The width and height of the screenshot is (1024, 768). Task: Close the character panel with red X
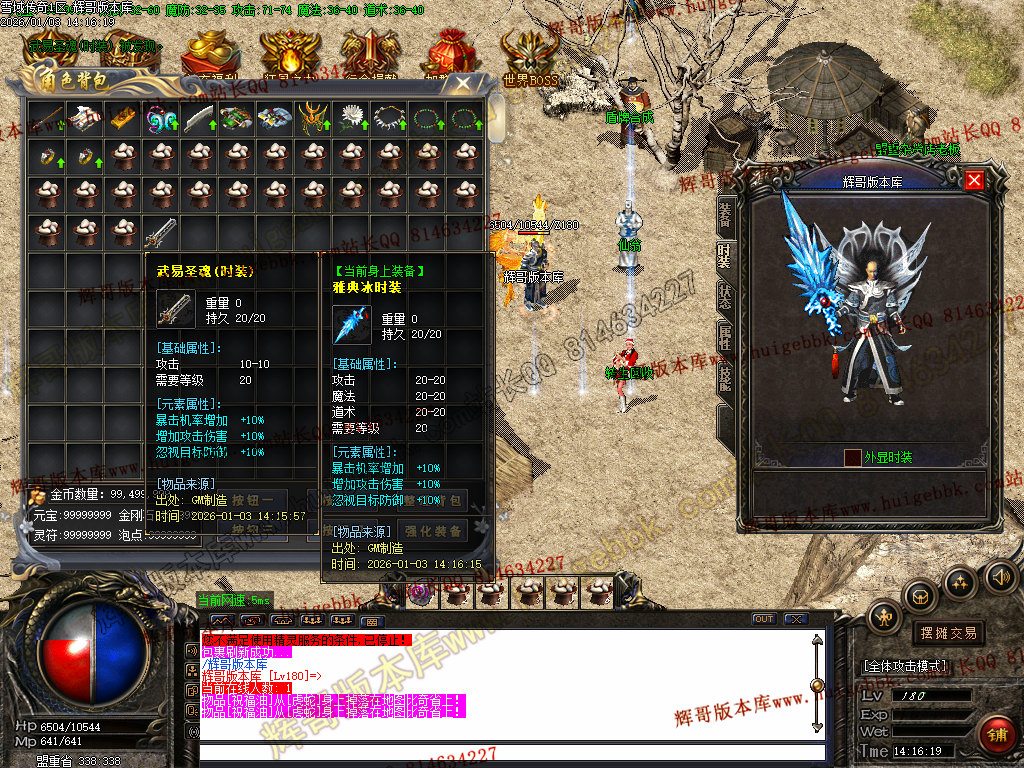pos(974,180)
